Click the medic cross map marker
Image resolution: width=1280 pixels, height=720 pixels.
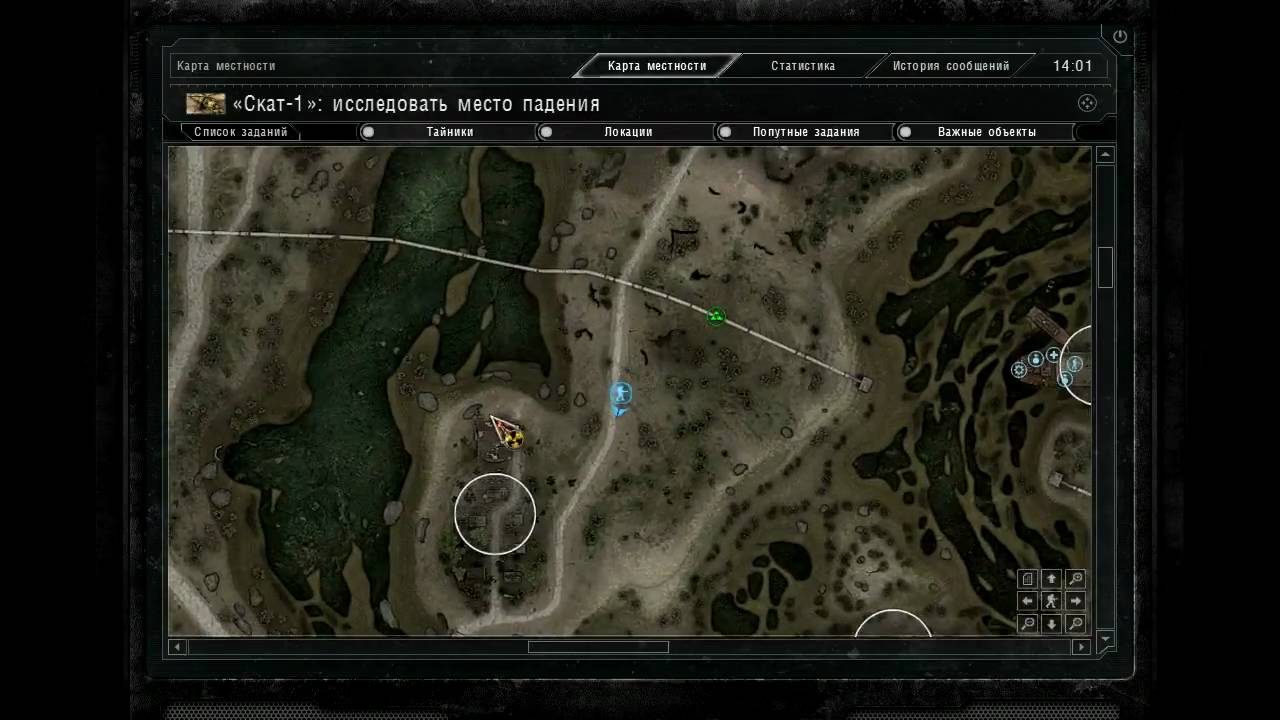point(1053,355)
